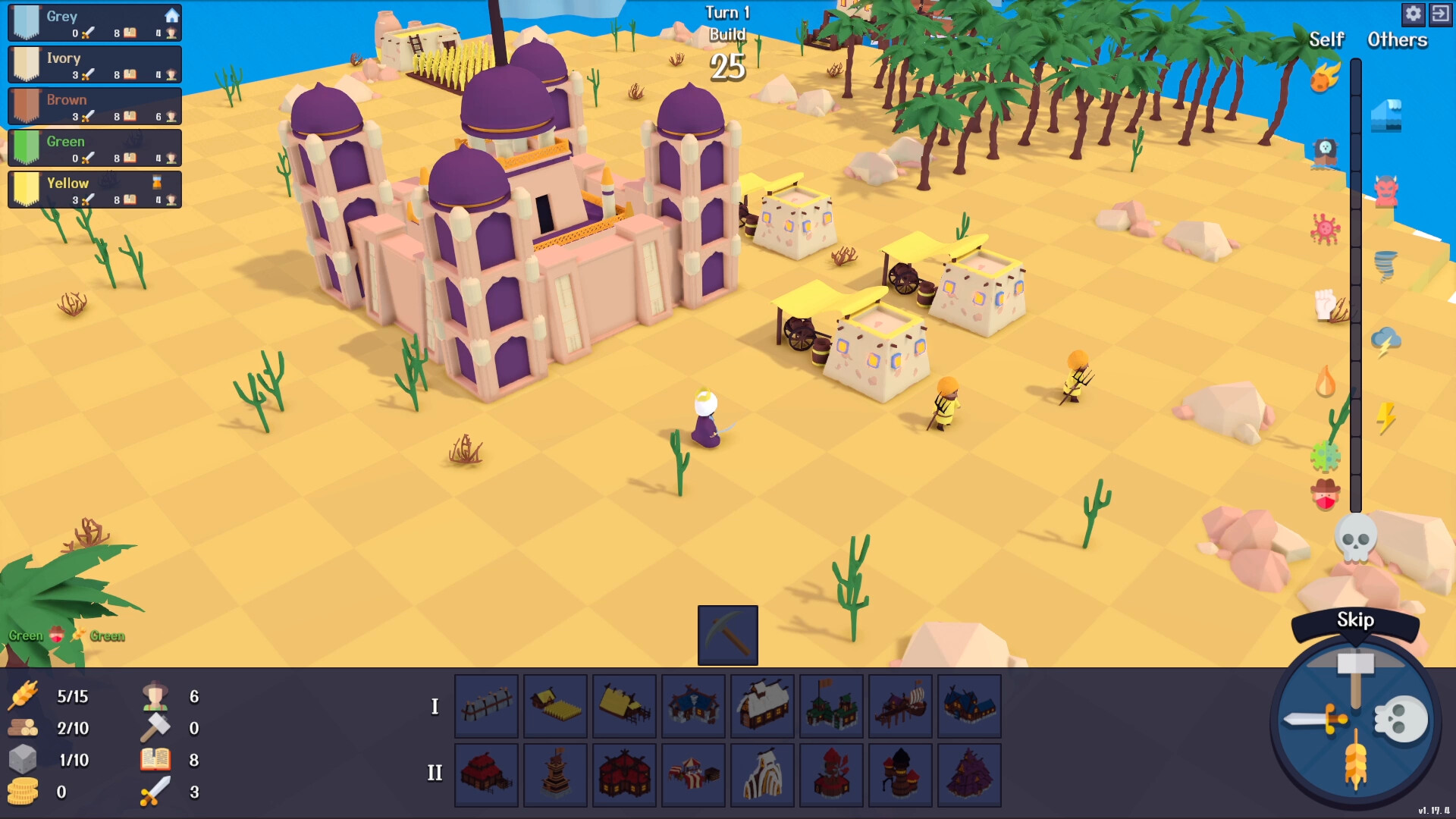Switch to the Others events column
Screen dimensions: 1456x819
click(1396, 40)
